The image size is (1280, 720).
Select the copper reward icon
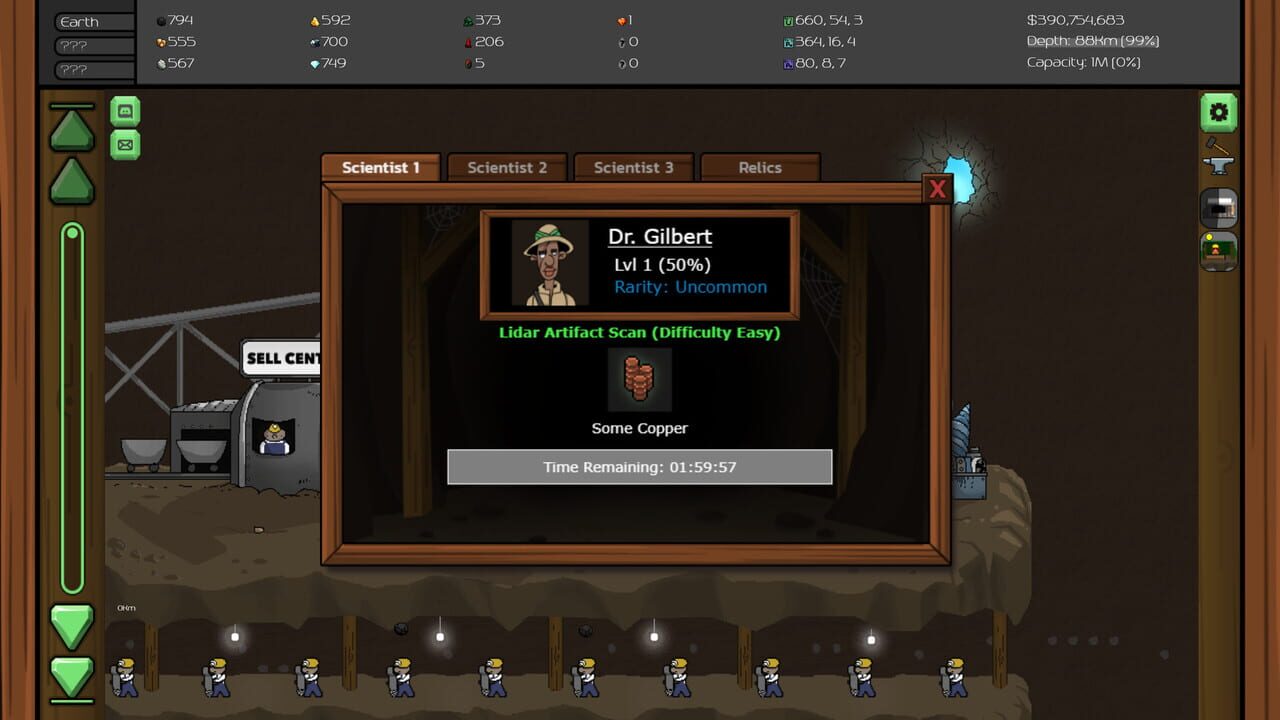pyautogui.click(x=640, y=380)
